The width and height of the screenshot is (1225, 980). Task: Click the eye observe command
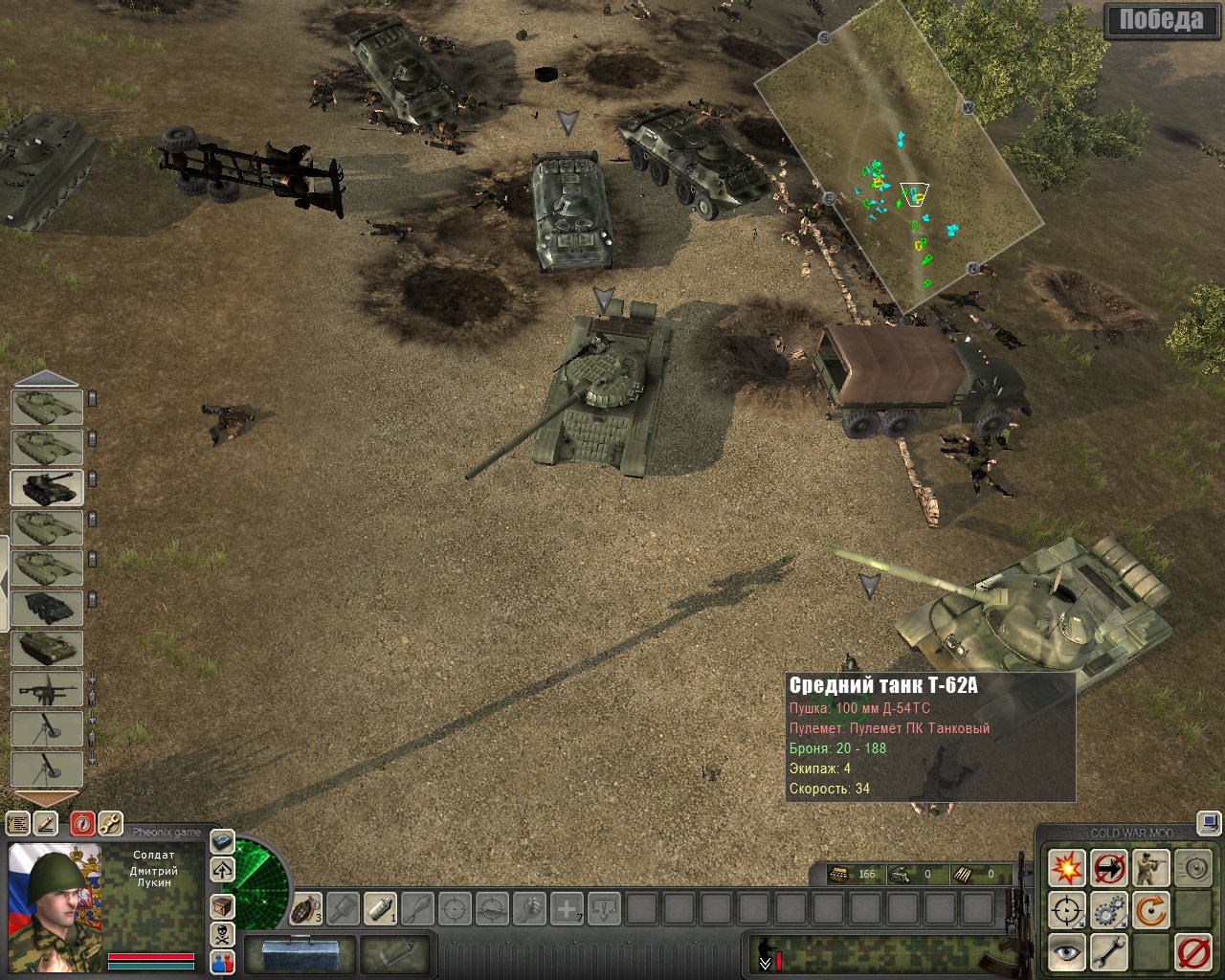(1066, 953)
